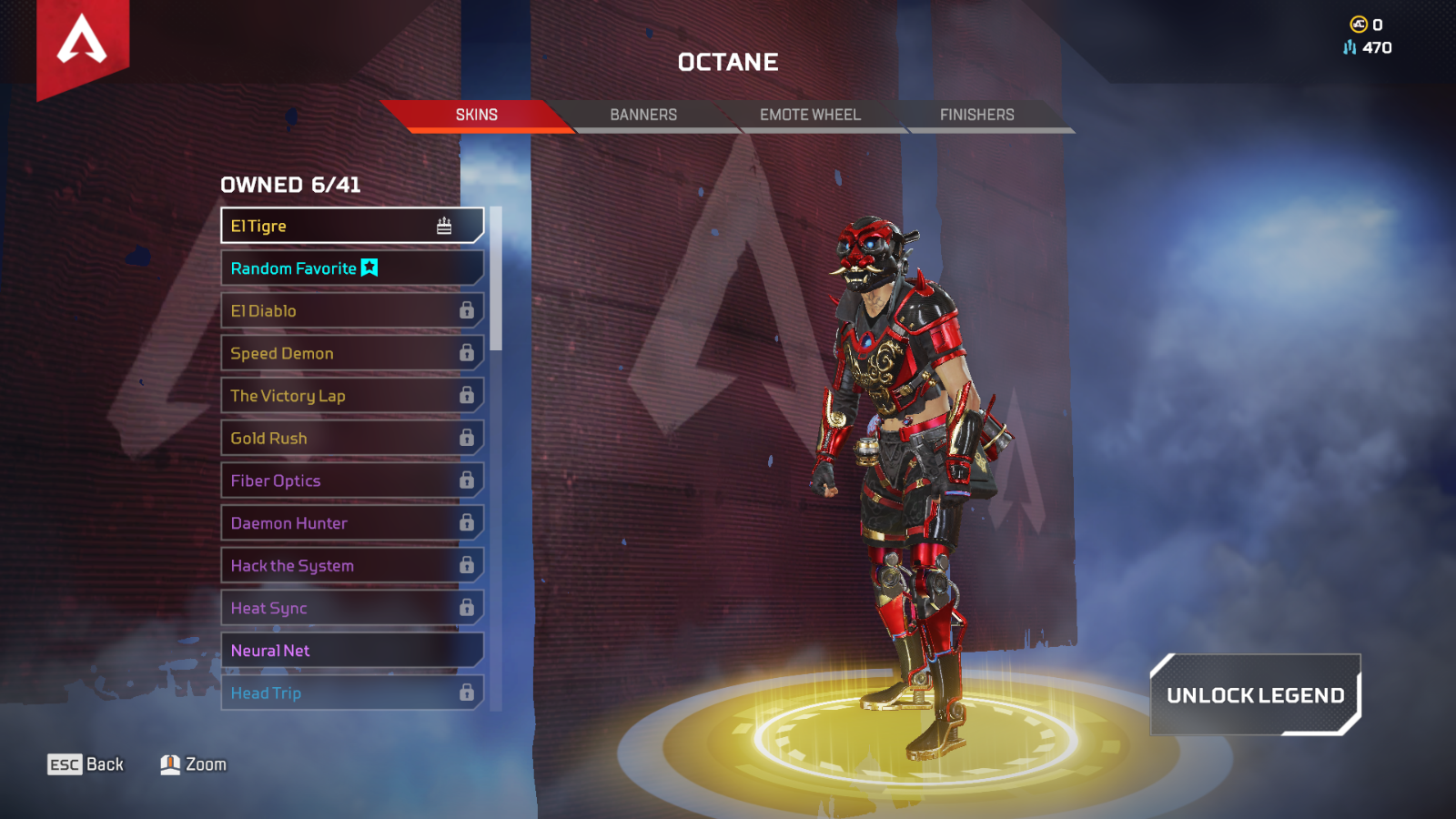This screenshot has width=1456, height=819.
Task: Open the Banners tab
Action: point(643,115)
